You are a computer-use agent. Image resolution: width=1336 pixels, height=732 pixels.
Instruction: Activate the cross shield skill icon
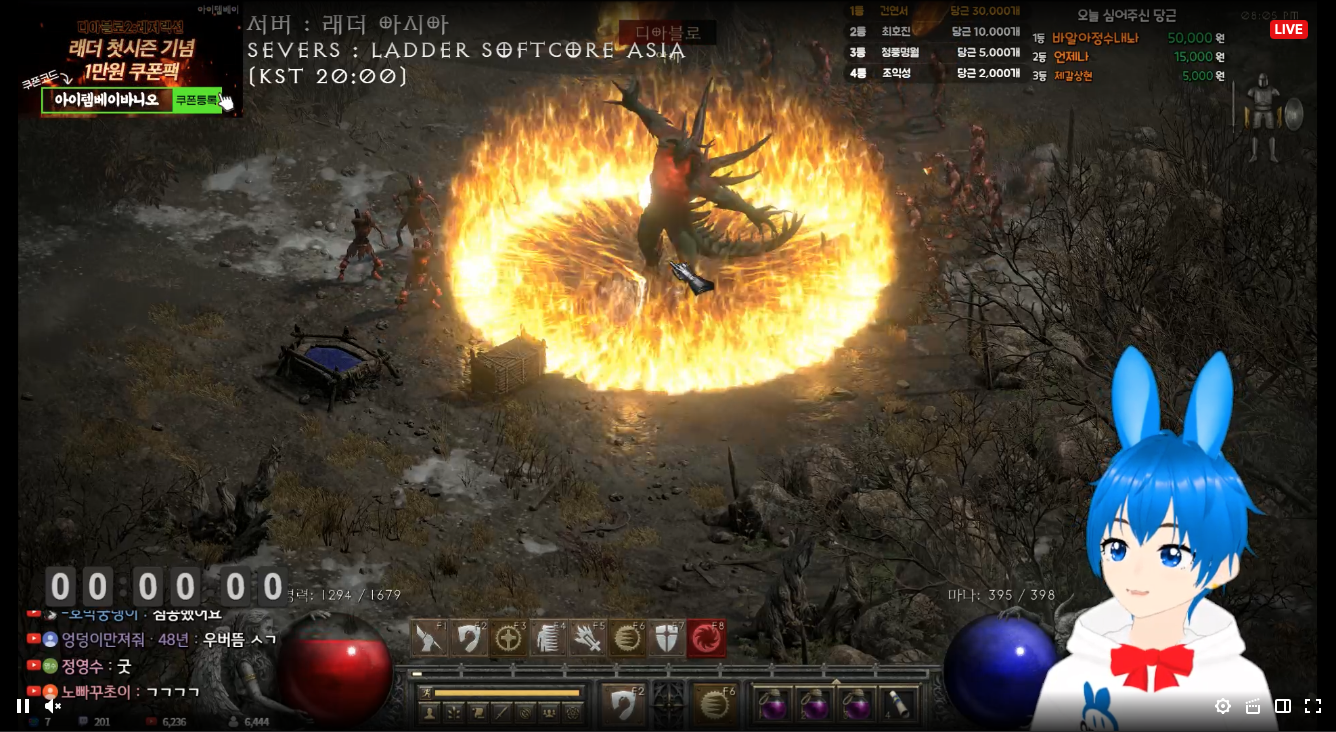point(667,638)
